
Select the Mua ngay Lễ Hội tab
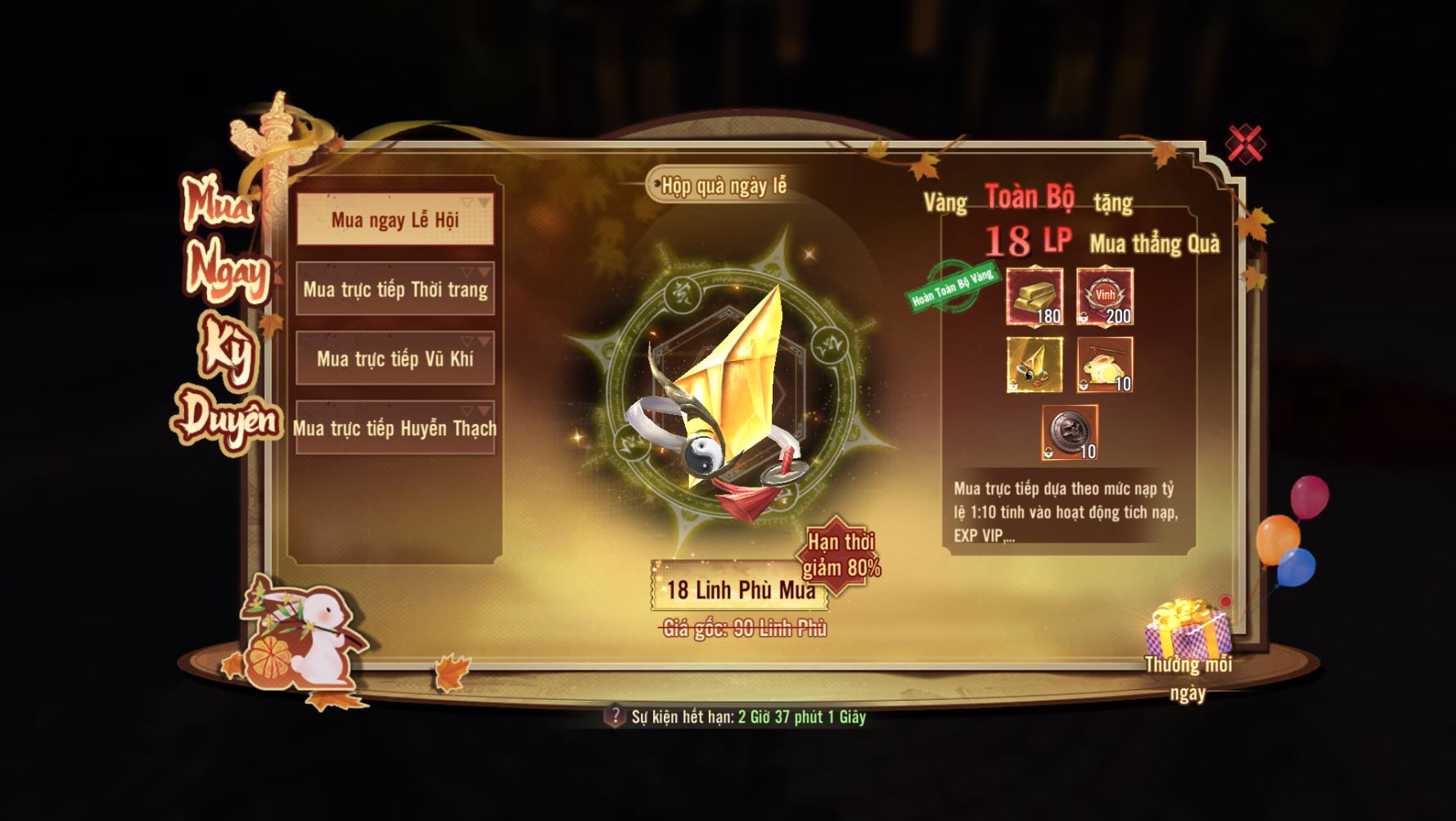(394, 219)
